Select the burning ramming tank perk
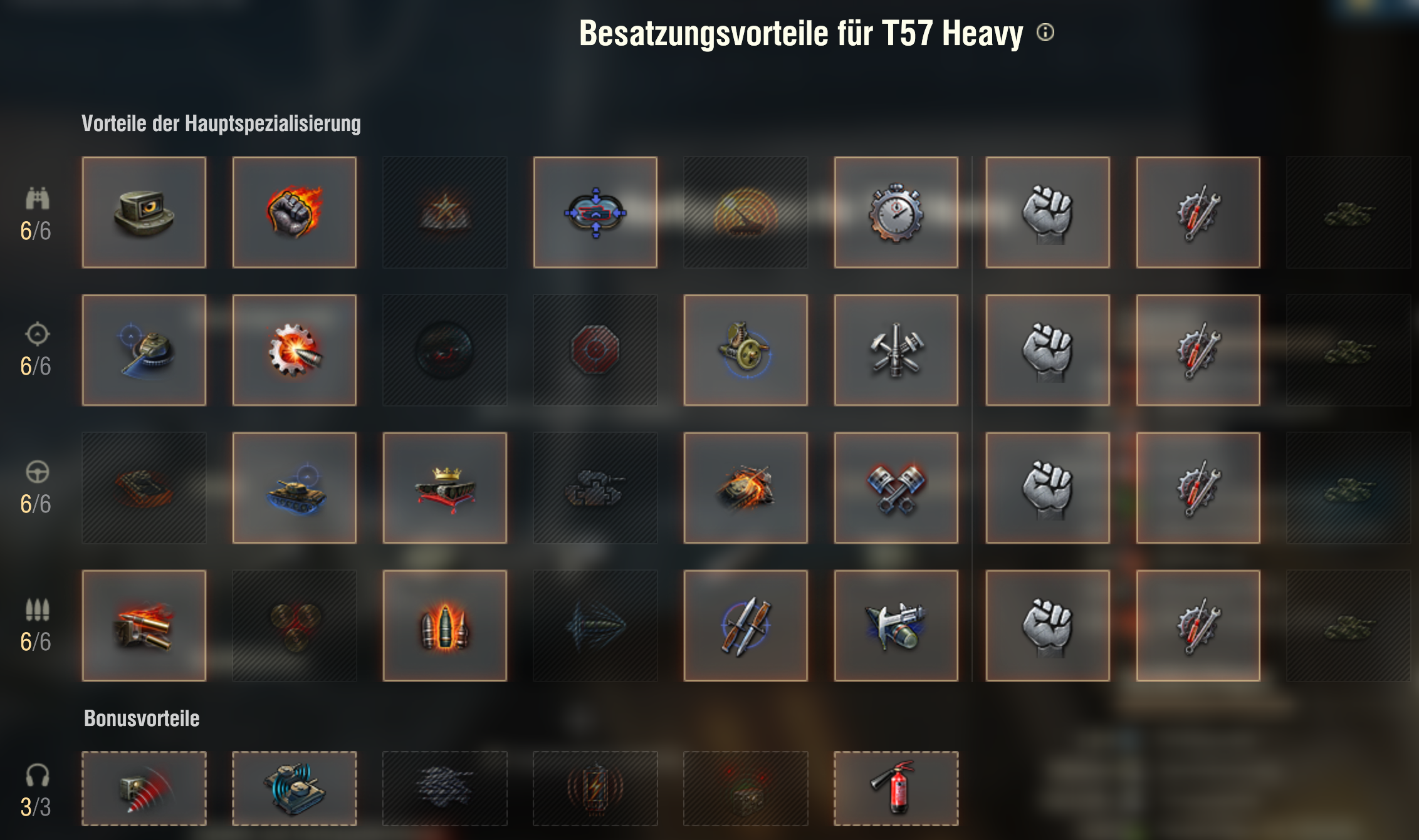The width and height of the screenshot is (1419, 840). pyautogui.click(x=745, y=488)
